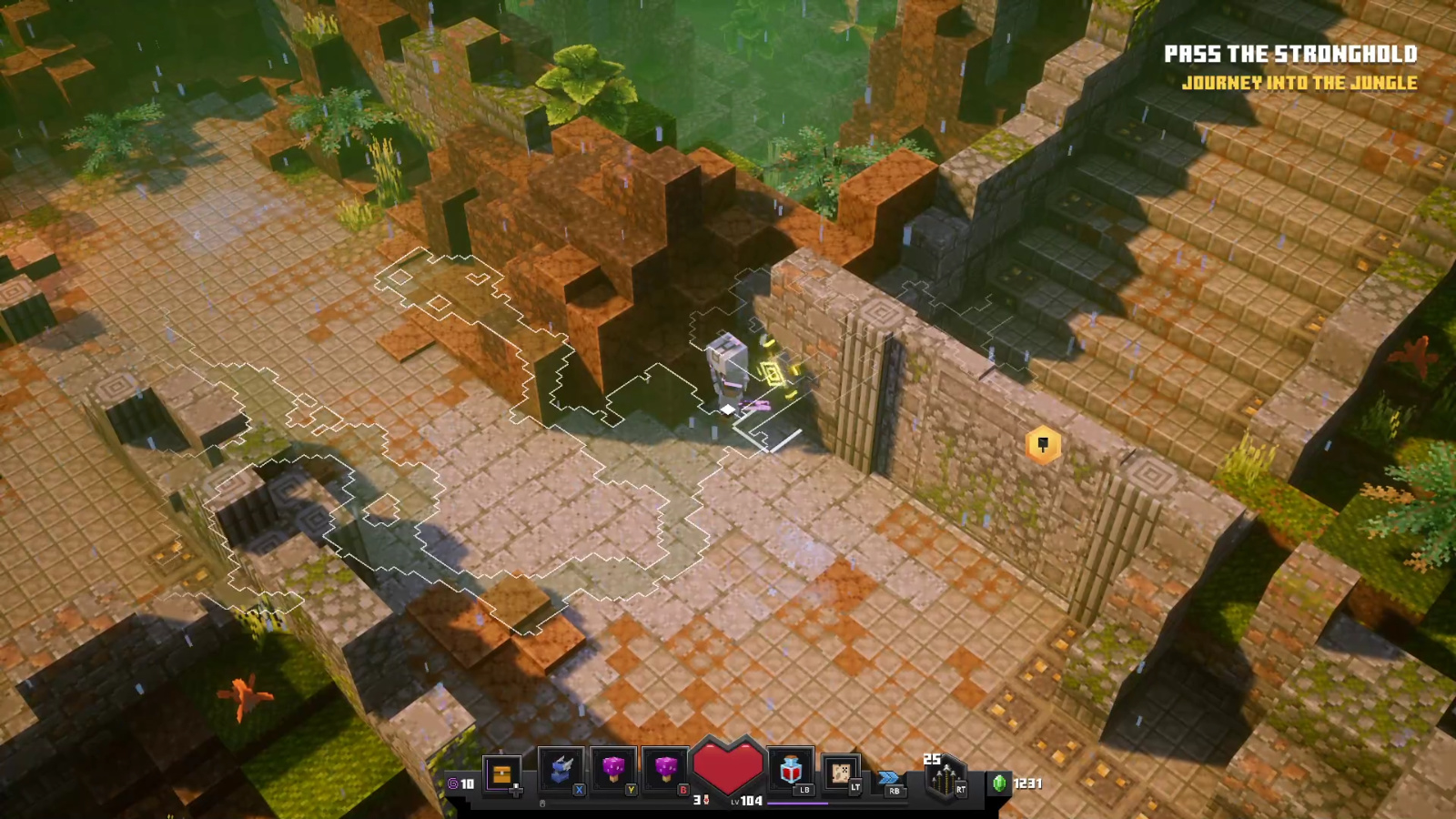Activate the winged boots artifact

click(x=561, y=772)
